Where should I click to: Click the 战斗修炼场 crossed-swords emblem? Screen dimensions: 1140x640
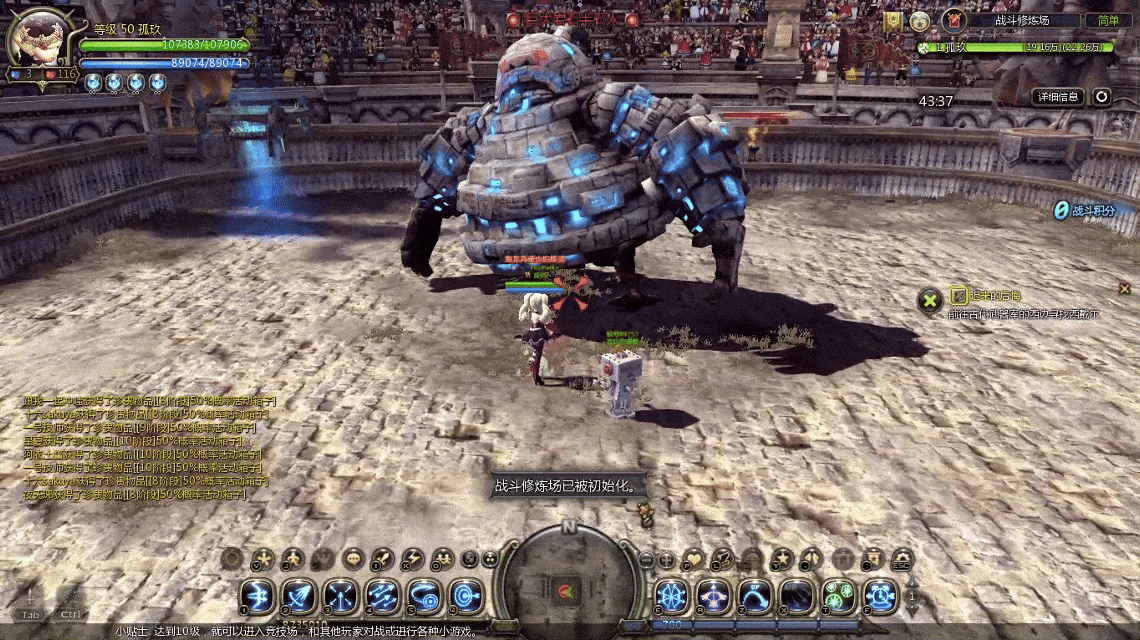pyautogui.click(x=954, y=20)
